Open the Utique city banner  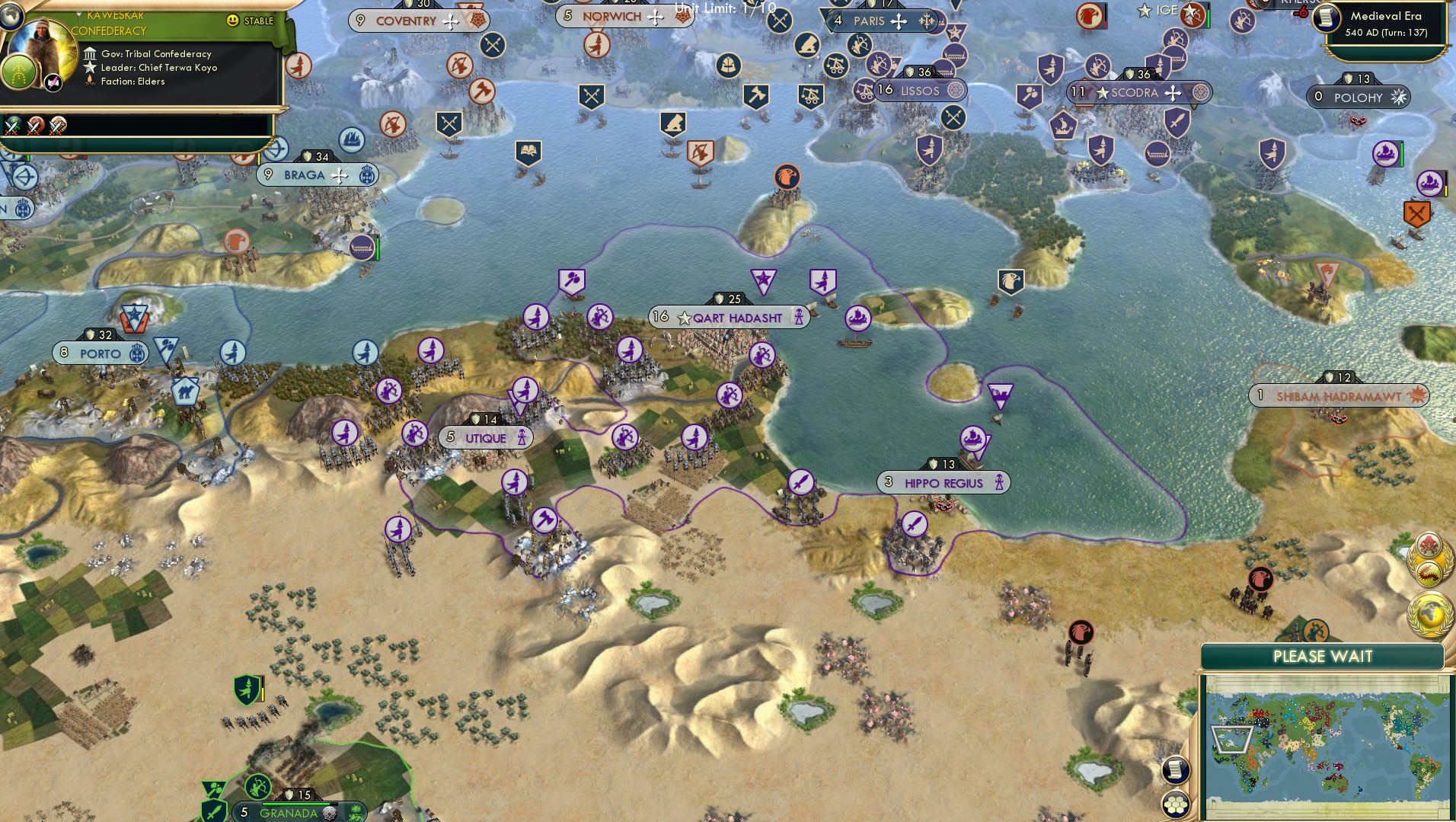(485, 438)
